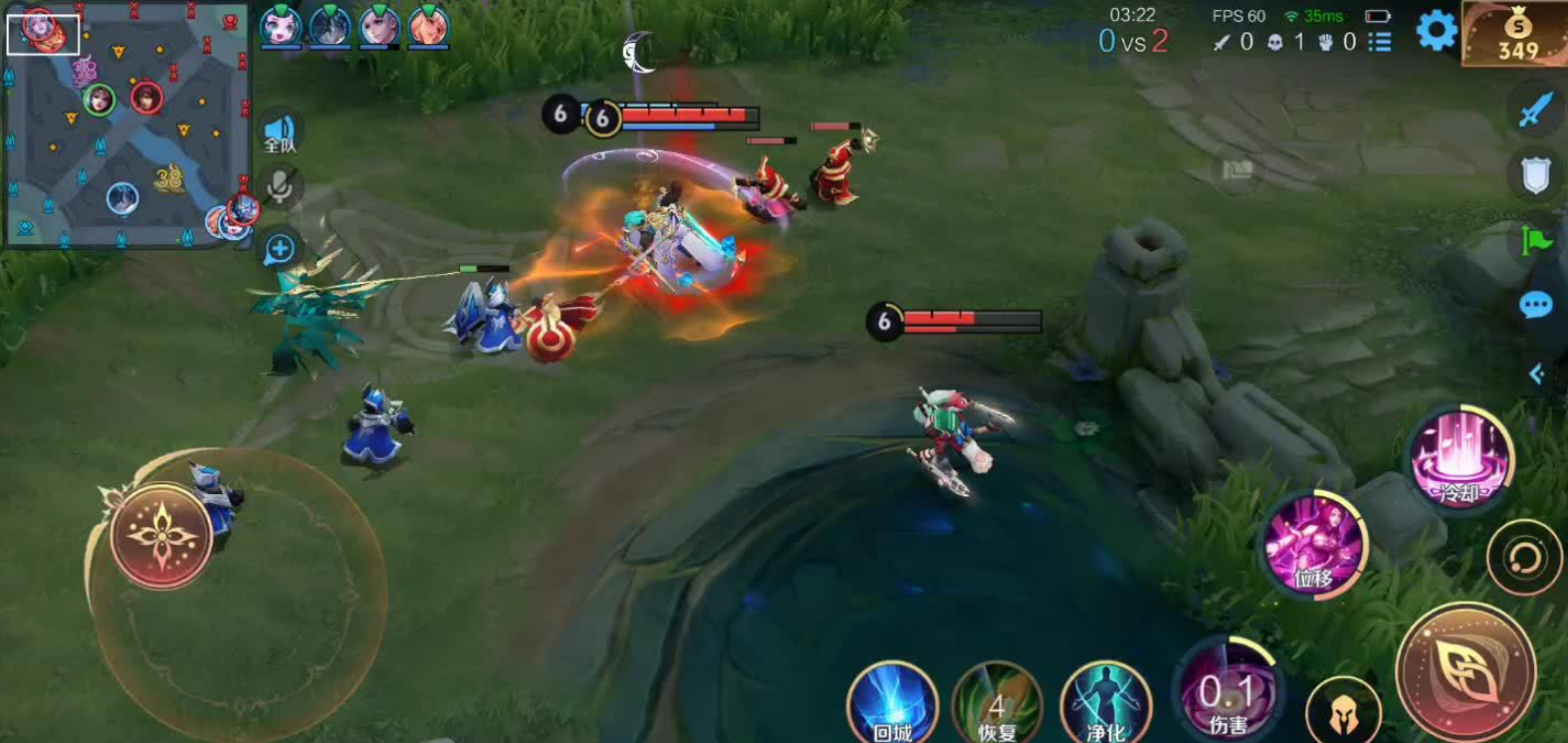Screen dimensions: 1568x743
Task: Tap the helmet hero-target button
Action: pyautogui.click(x=1342, y=710)
